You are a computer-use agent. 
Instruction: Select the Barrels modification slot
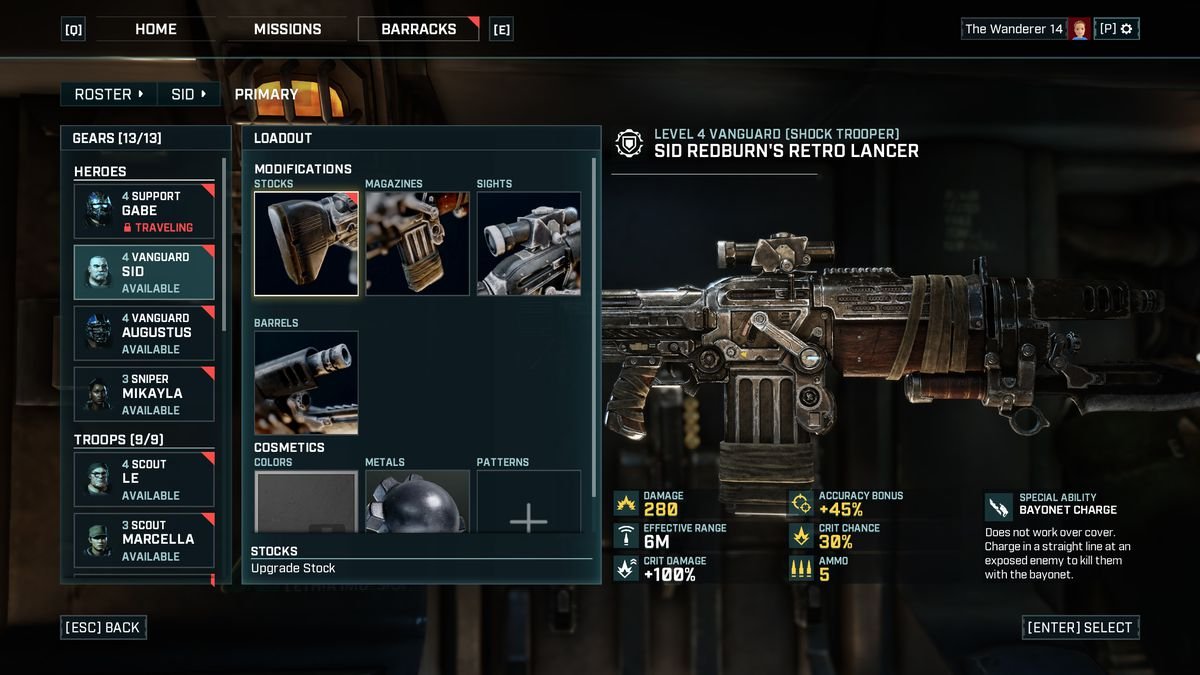point(306,383)
